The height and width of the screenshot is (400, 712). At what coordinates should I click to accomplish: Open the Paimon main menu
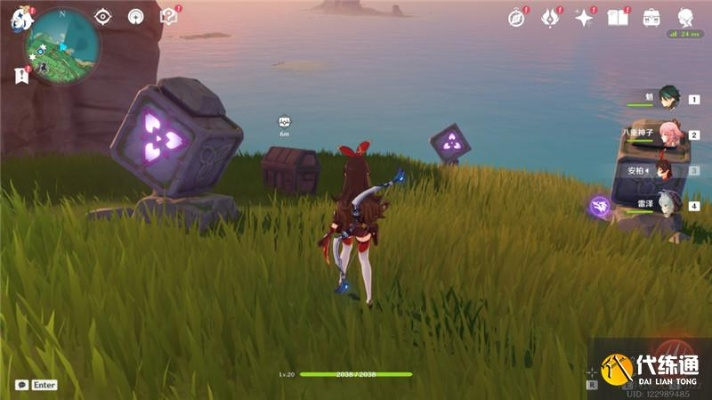[22, 18]
